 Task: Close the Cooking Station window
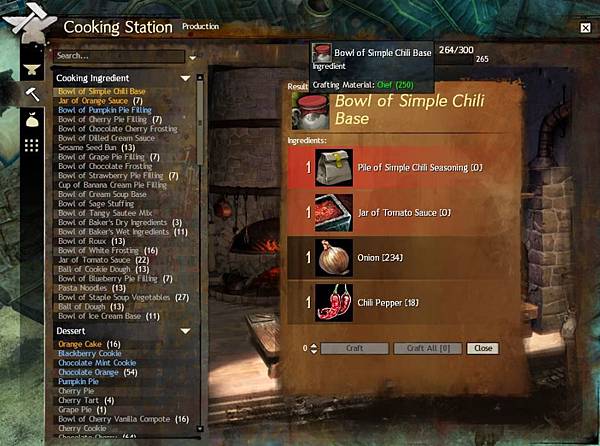[585, 29]
